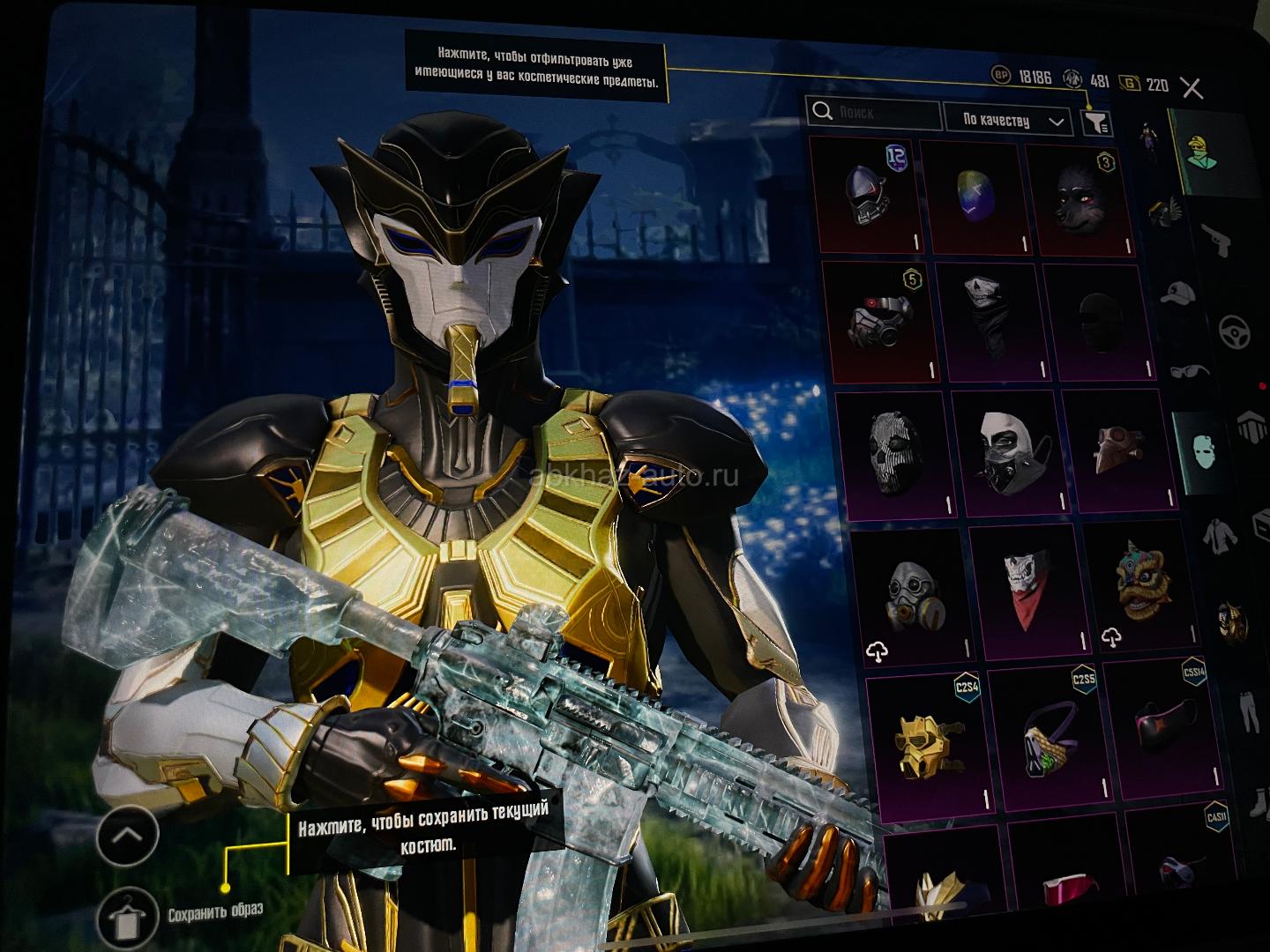Select the plague doctor beak mask

tap(1118, 448)
